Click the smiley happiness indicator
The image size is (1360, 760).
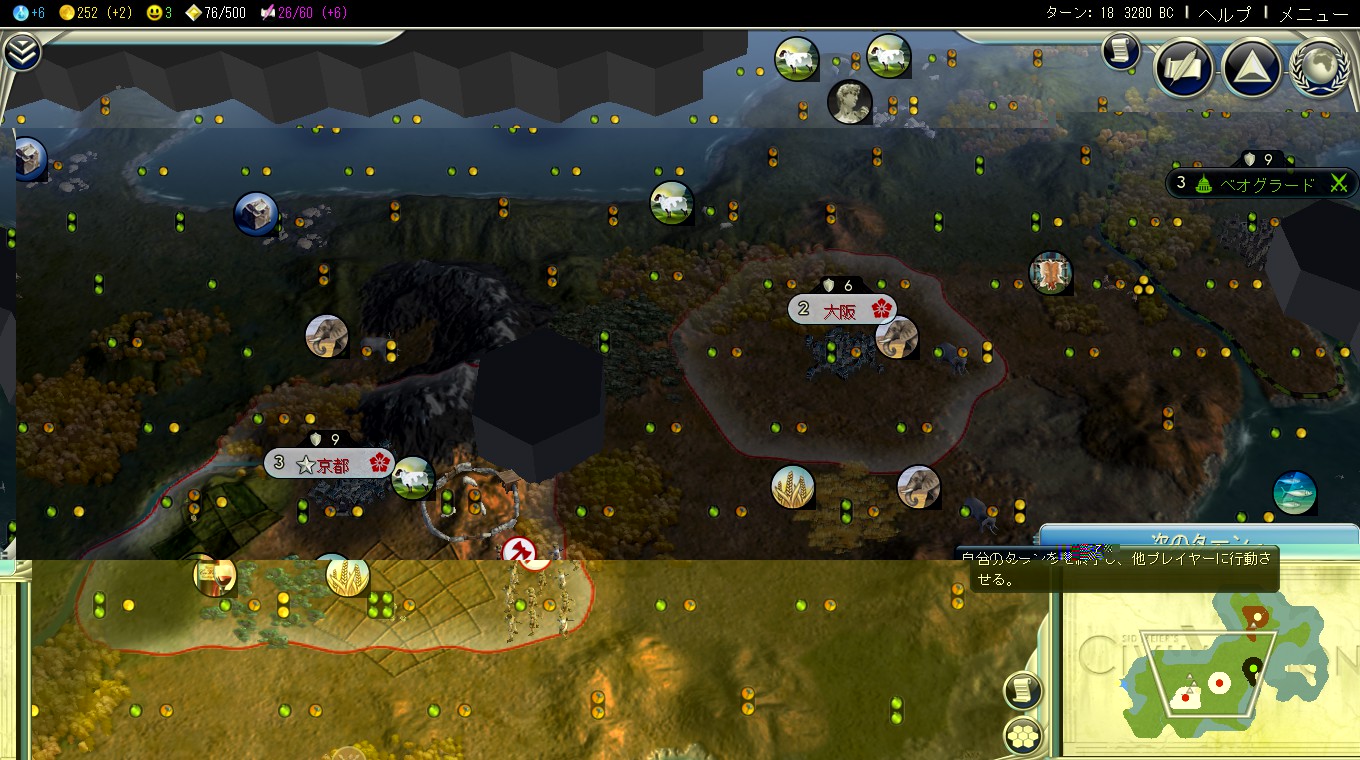(x=160, y=12)
